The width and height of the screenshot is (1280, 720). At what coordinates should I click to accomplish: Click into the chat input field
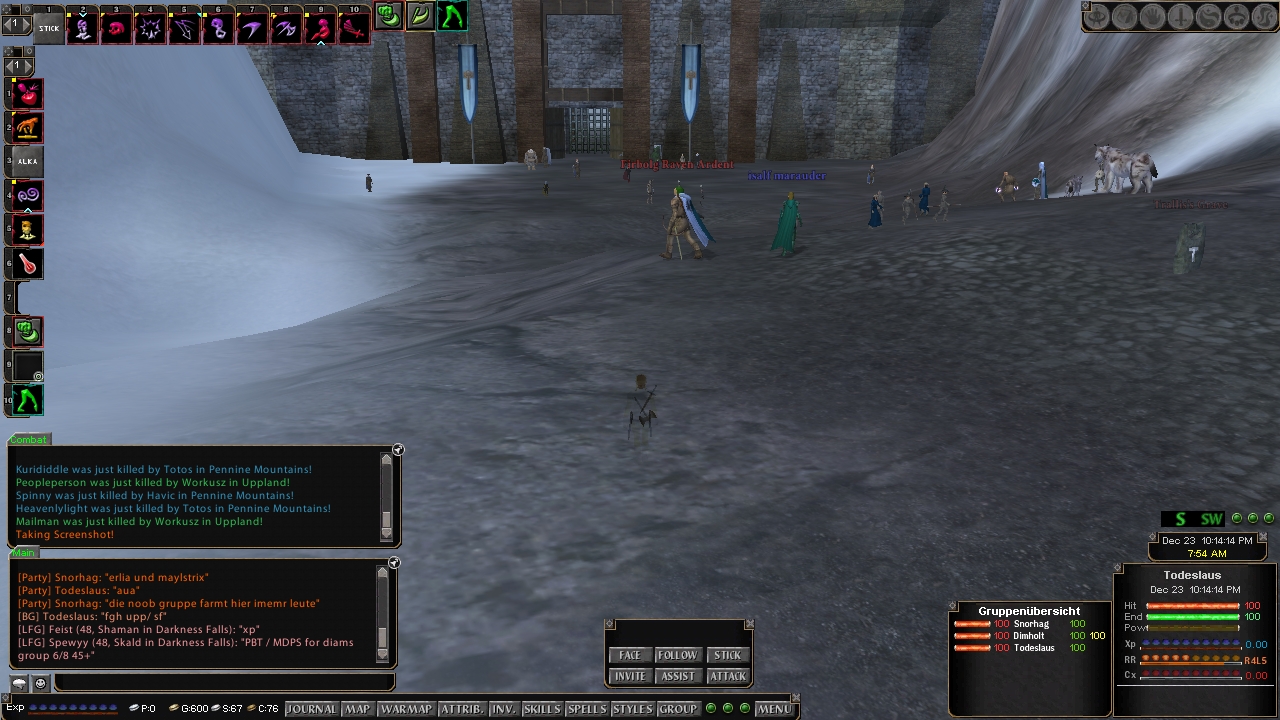pos(222,683)
